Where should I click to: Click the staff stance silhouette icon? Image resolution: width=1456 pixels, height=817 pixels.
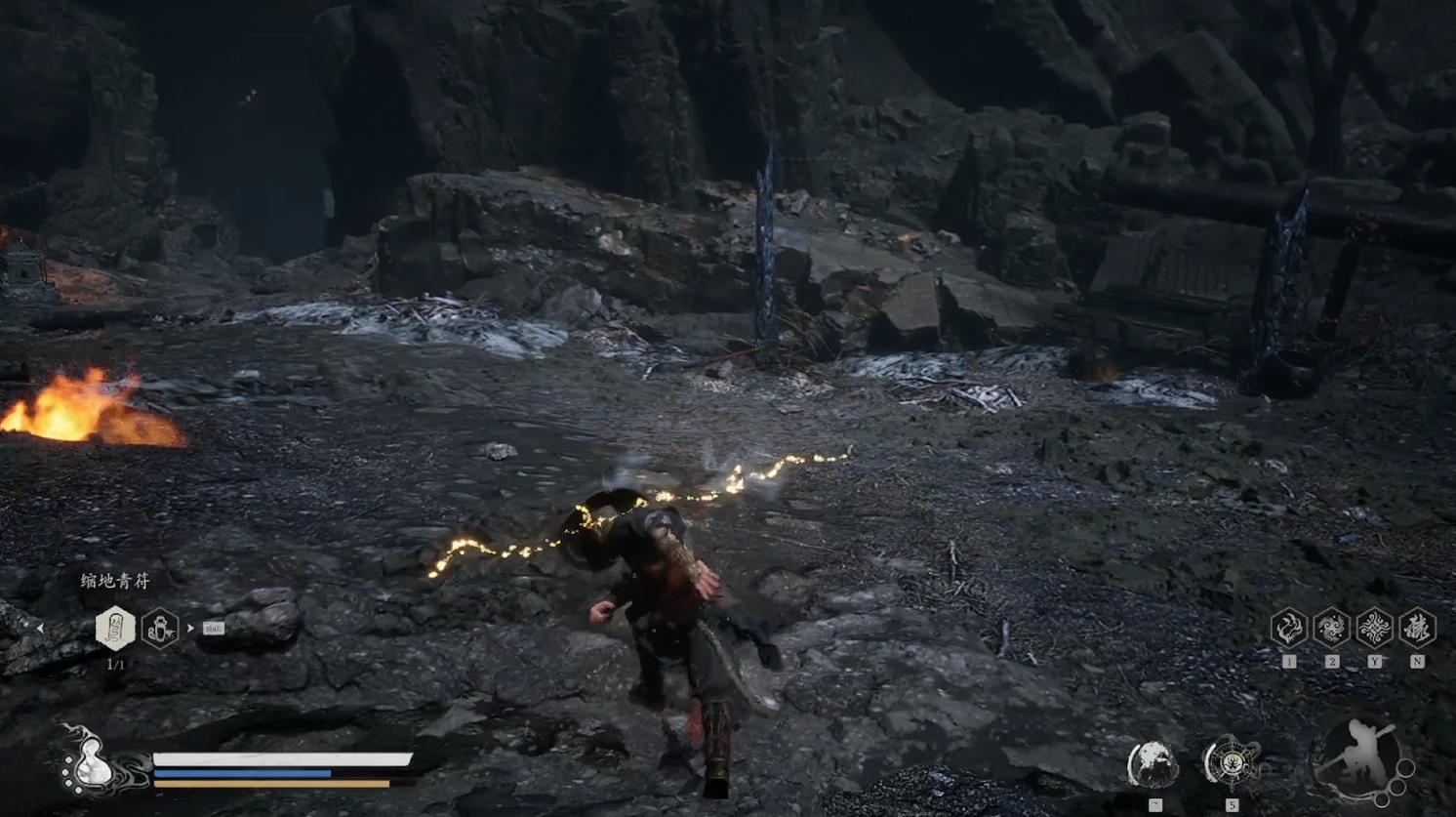(1357, 759)
